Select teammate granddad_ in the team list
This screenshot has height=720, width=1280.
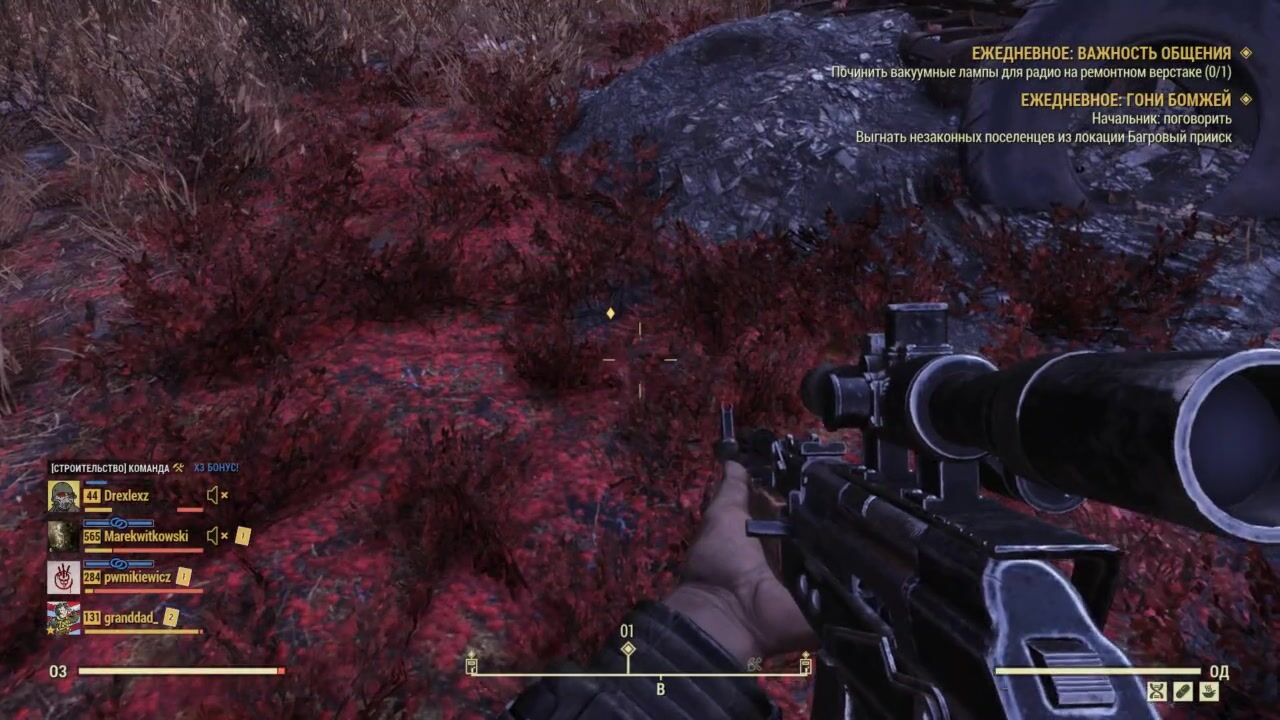pyautogui.click(x=130, y=618)
